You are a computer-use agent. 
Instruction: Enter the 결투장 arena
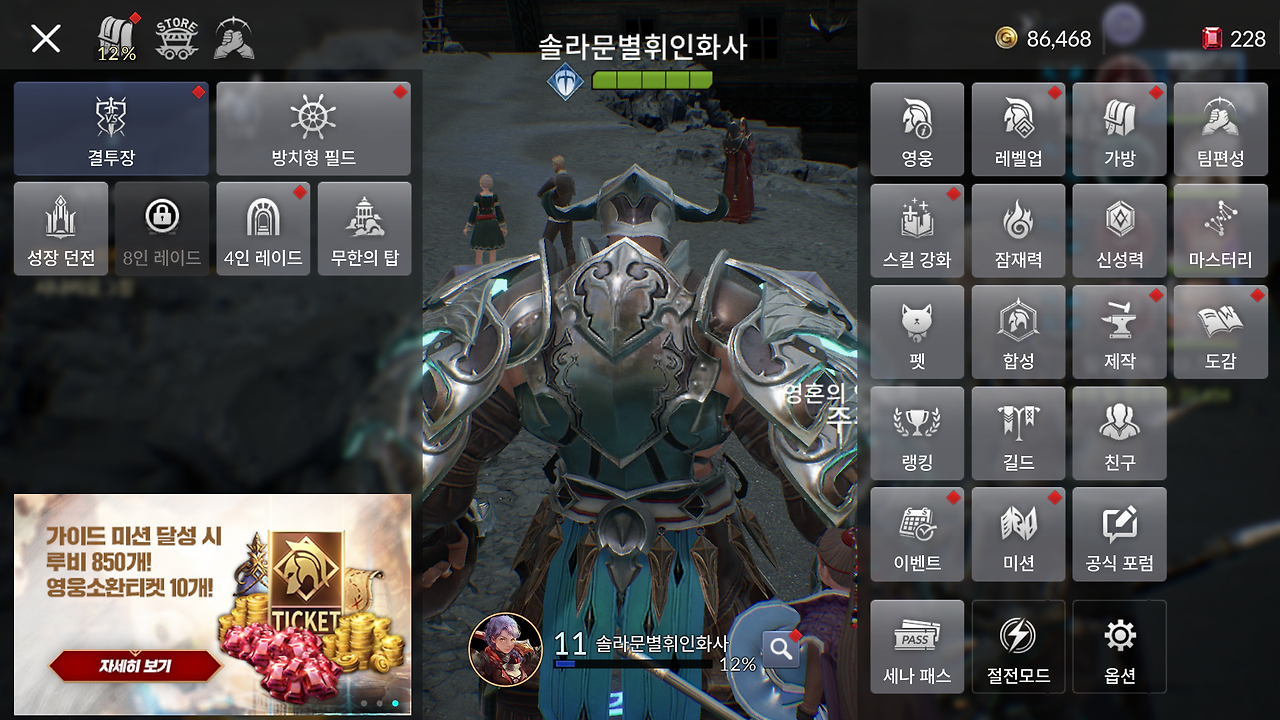coord(110,128)
